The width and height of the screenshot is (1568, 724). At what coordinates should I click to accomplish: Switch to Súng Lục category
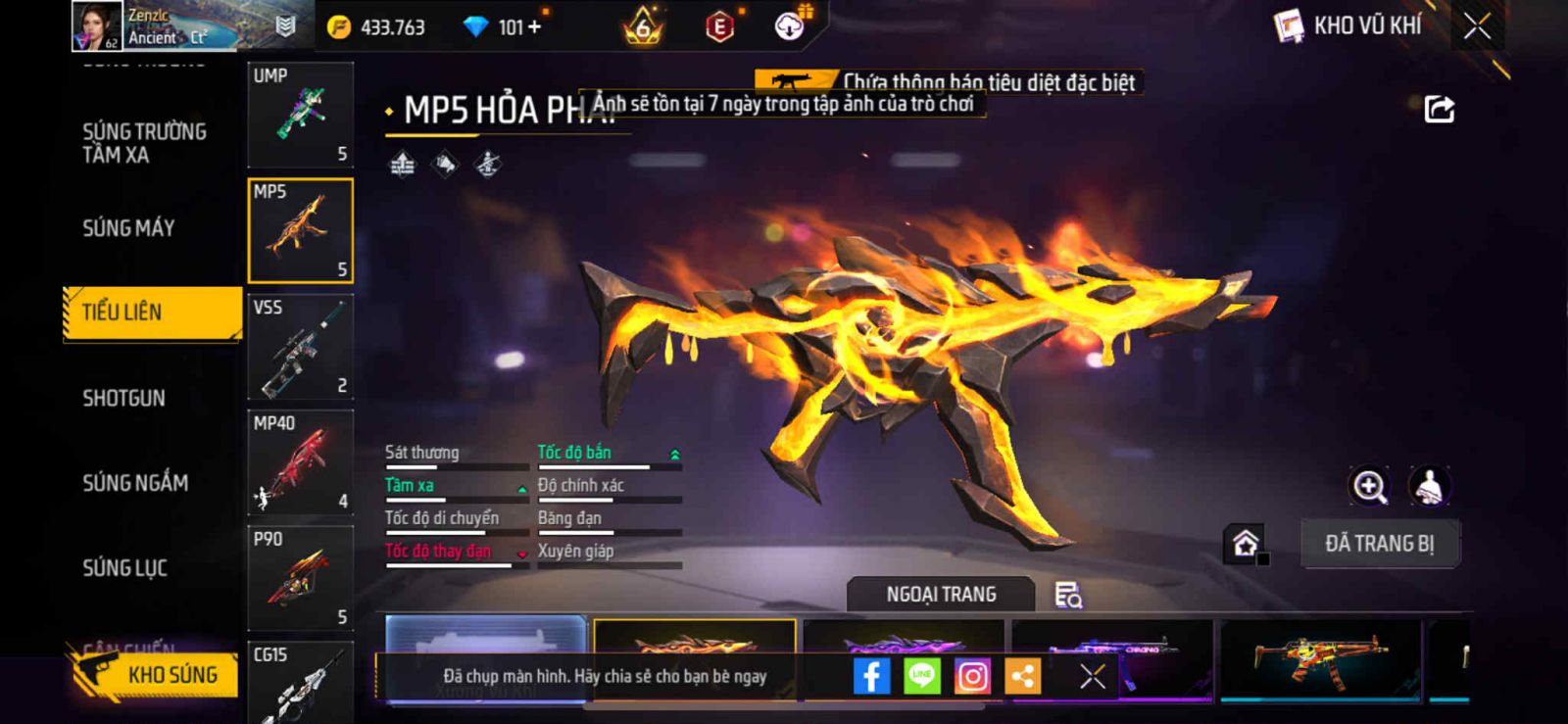(x=124, y=567)
